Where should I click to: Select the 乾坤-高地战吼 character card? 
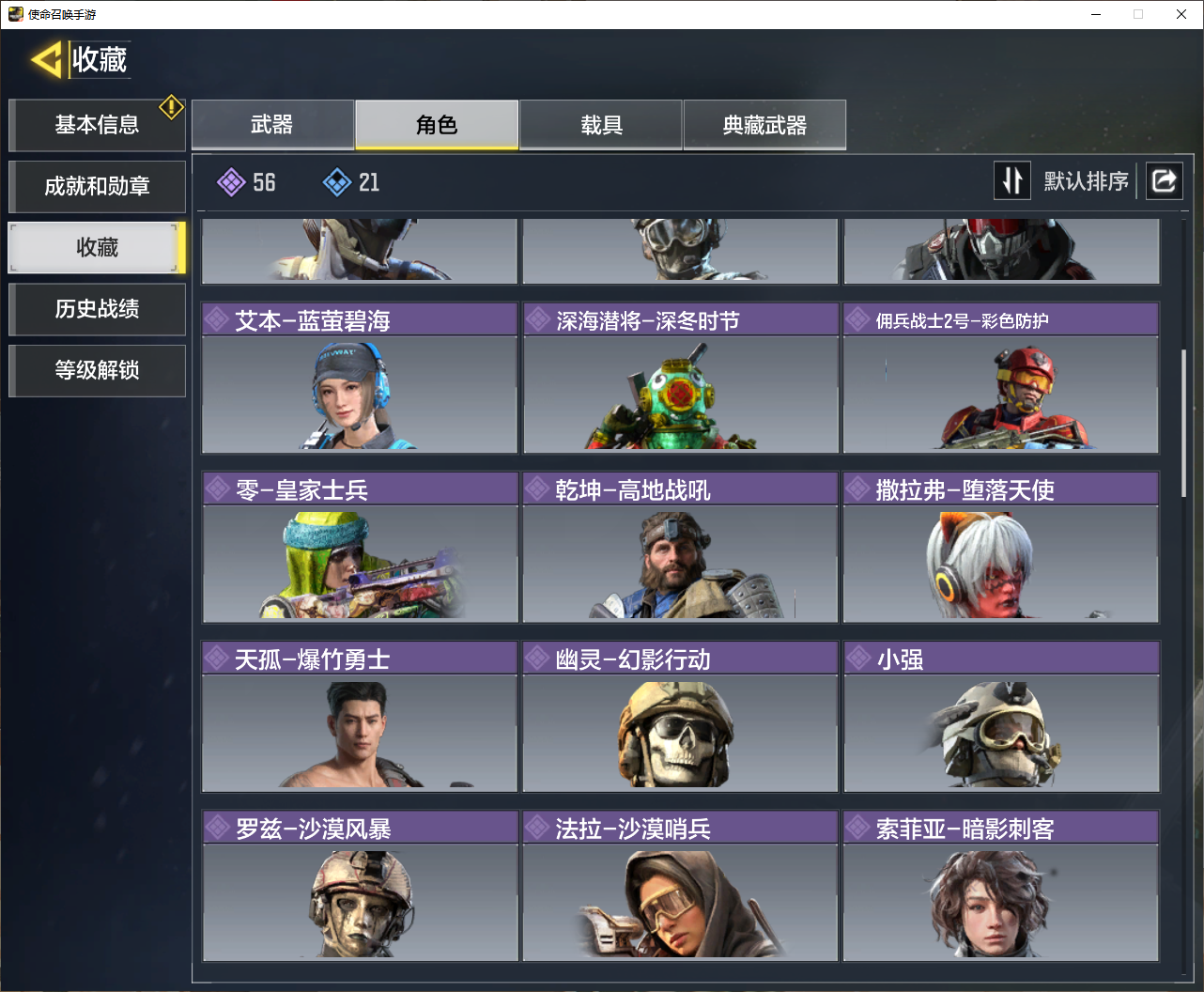click(x=680, y=547)
